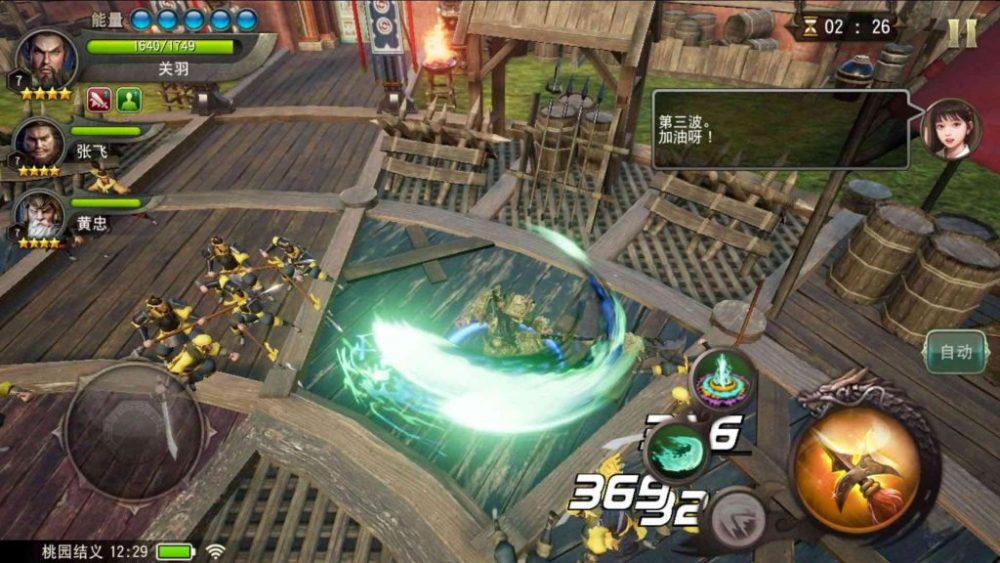Switch to the 张飞 hero portrait

pos(39,144)
